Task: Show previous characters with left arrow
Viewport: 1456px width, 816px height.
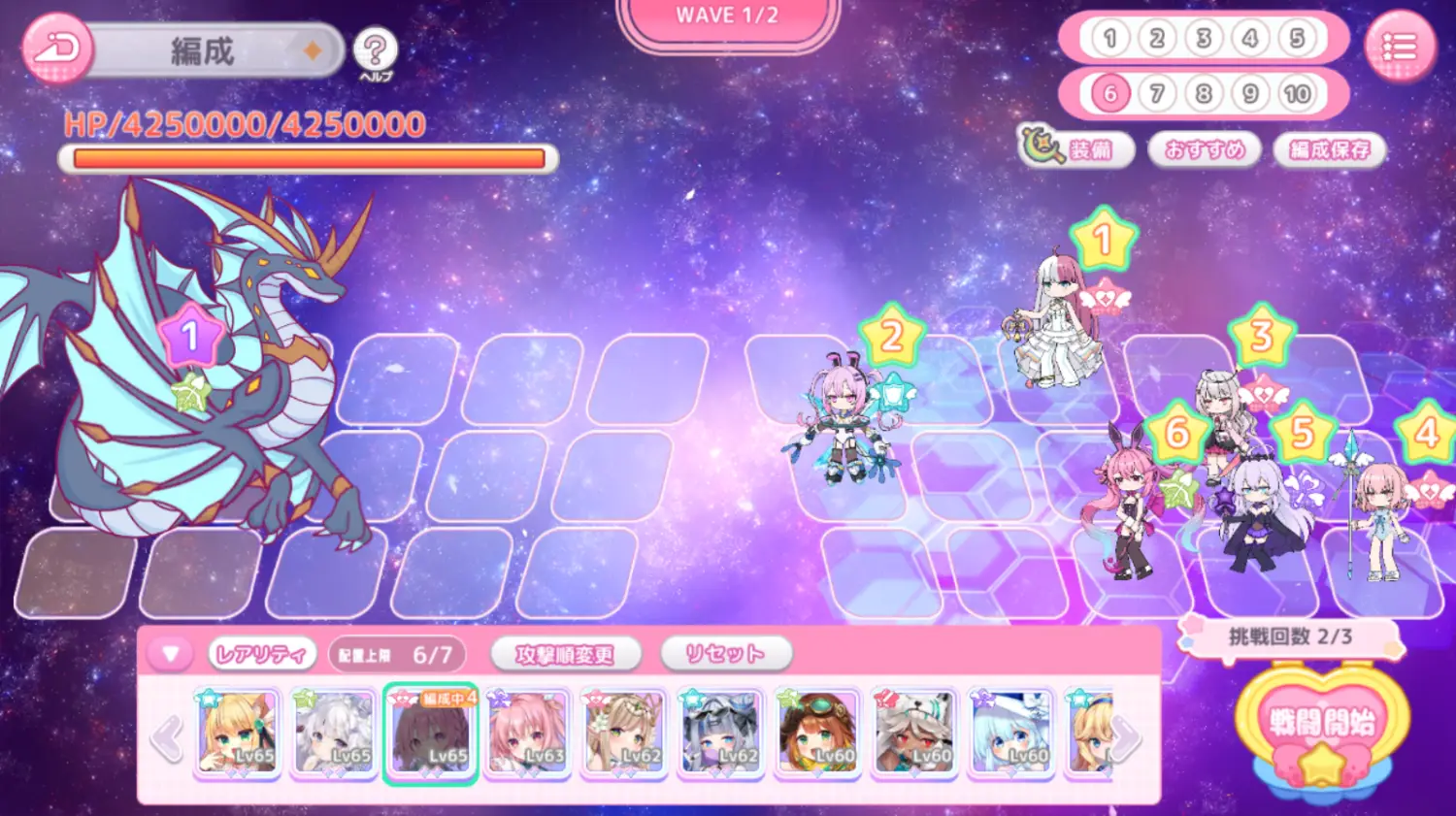Action: pos(167,737)
